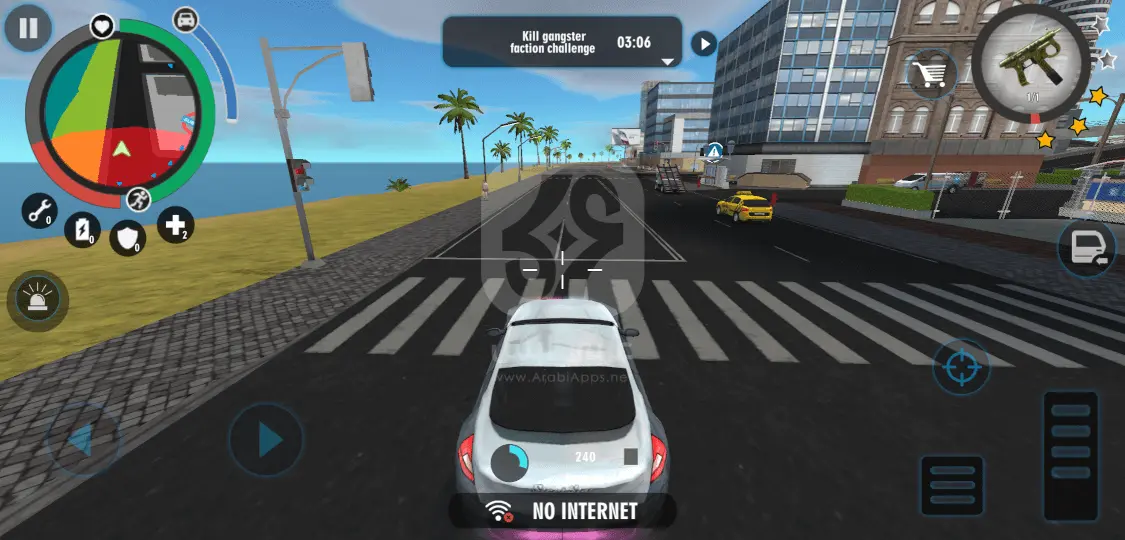This screenshot has height=540, width=1125.
Task: Hit the short brake pedal
Action: click(951, 486)
